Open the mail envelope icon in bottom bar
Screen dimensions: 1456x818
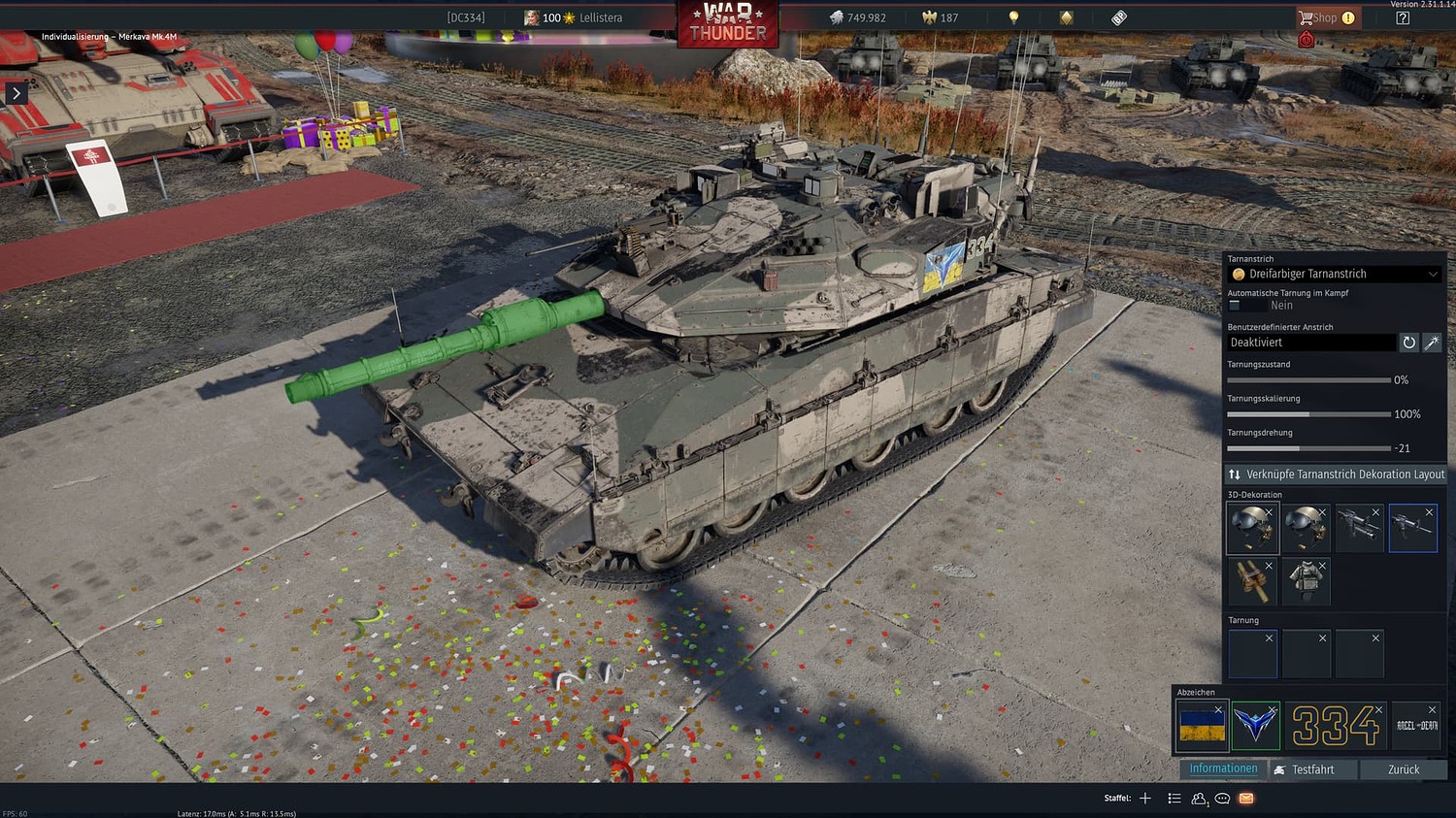coord(1246,798)
